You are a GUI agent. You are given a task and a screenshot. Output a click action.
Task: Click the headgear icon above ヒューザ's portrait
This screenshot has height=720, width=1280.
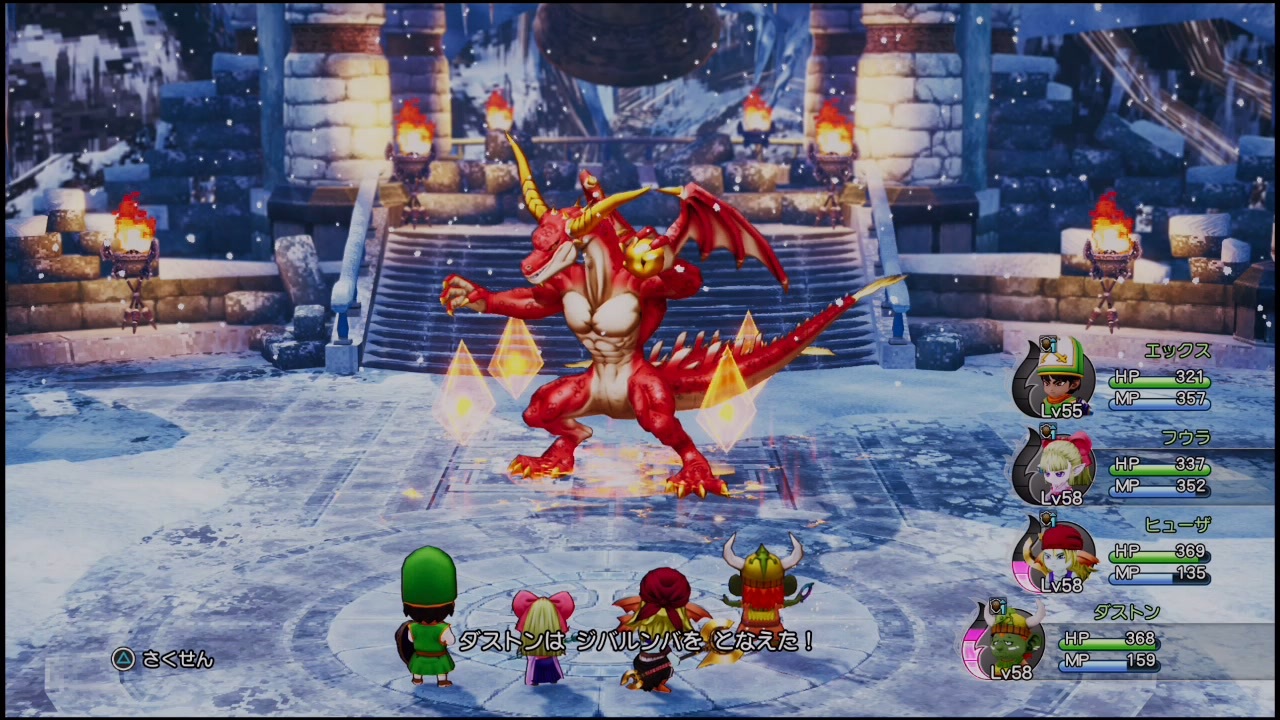coord(1050,518)
